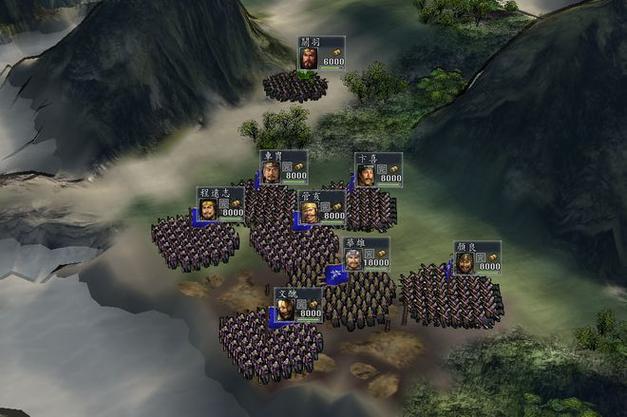Select Cheng Yuanzhi's unit portrait card
Screen dimensions: 627x417
[x=220, y=203]
